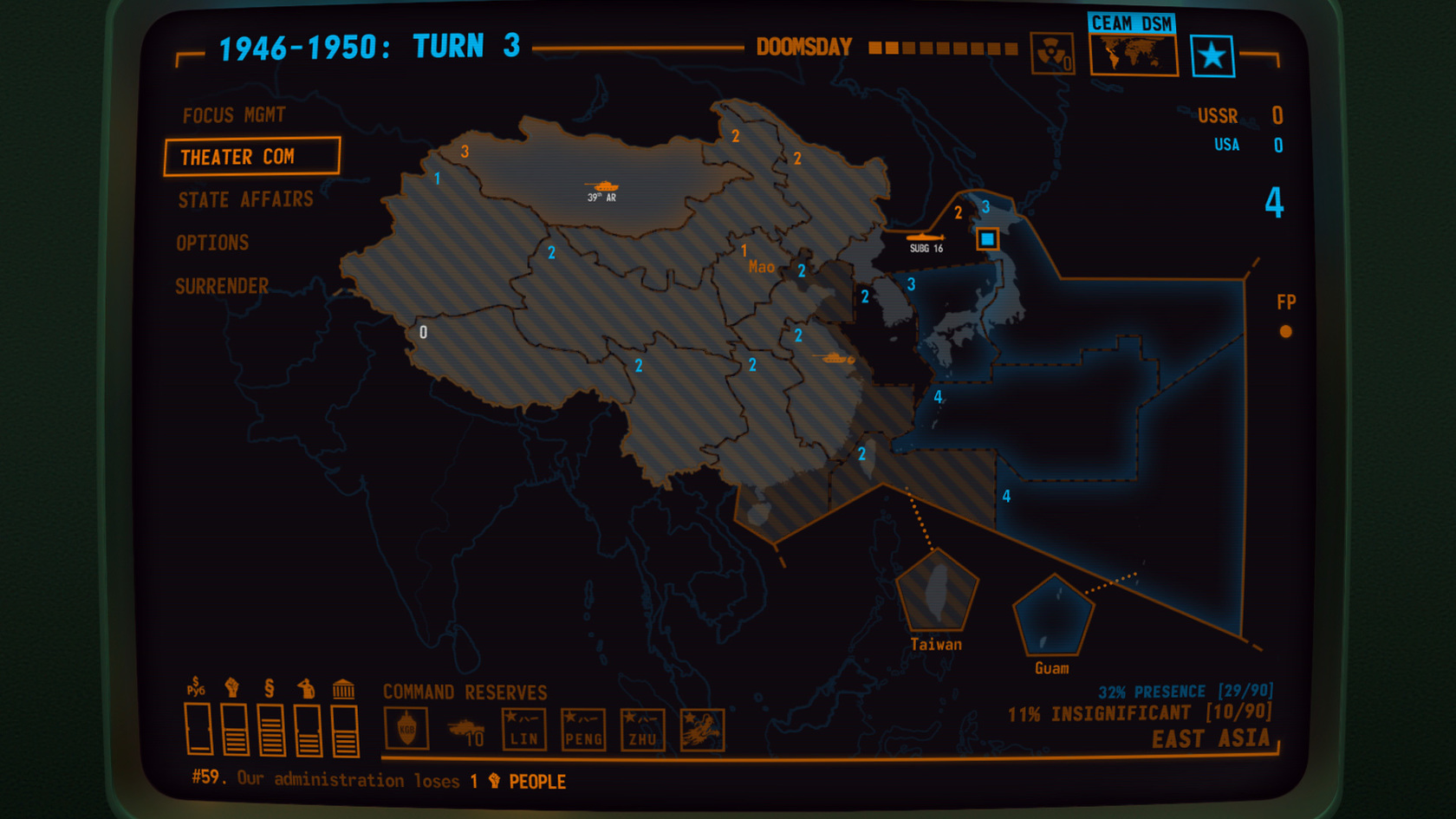Toggle the blue star mode button
The height and width of the screenshot is (819, 1456).
point(1213,55)
